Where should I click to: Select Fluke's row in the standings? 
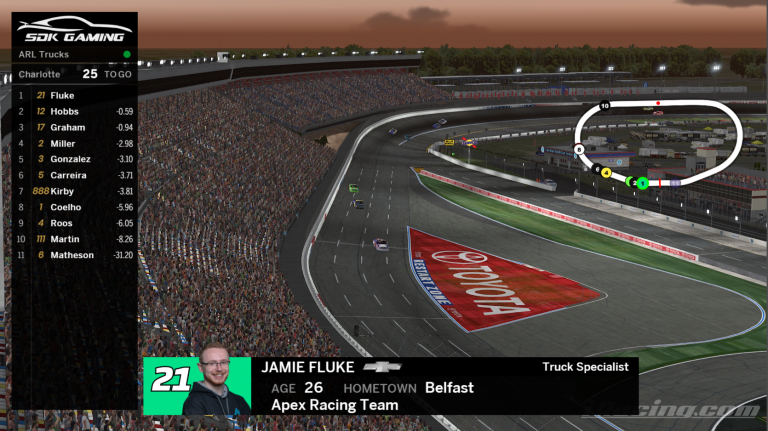pyautogui.click(x=74, y=95)
